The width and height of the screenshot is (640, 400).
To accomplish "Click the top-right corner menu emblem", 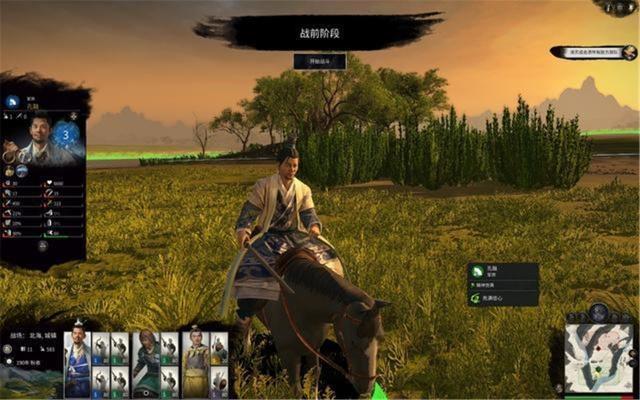I will (x=618, y=8).
